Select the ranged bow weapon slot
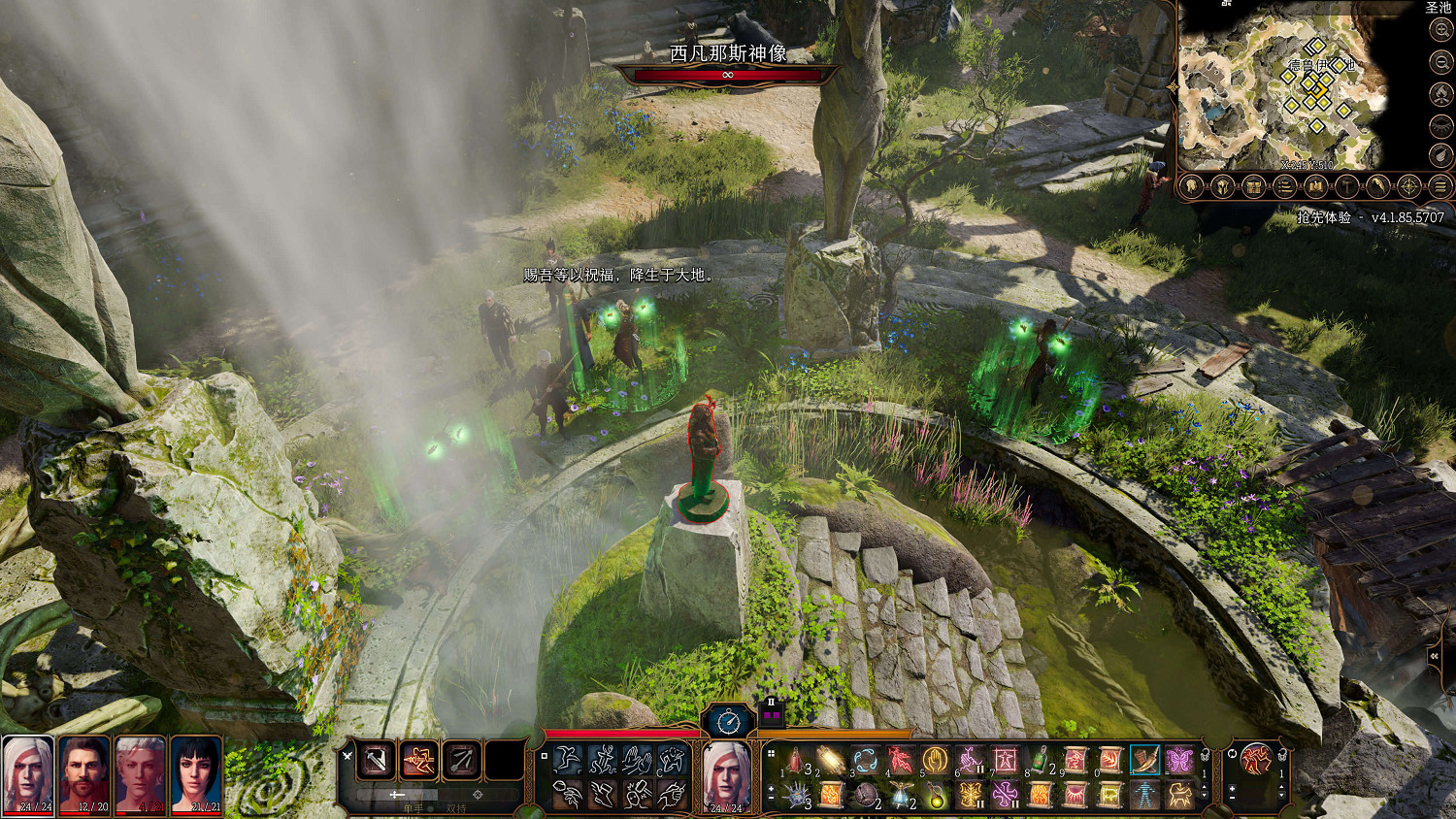The height and width of the screenshot is (819, 1456). [462, 761]
